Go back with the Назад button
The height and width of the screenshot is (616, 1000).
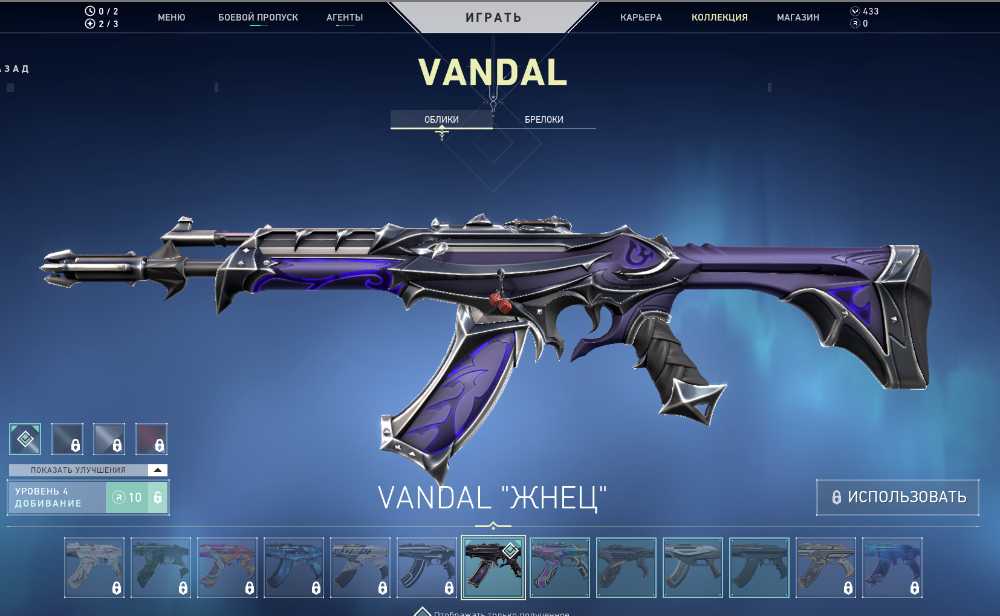click(15, 69)
